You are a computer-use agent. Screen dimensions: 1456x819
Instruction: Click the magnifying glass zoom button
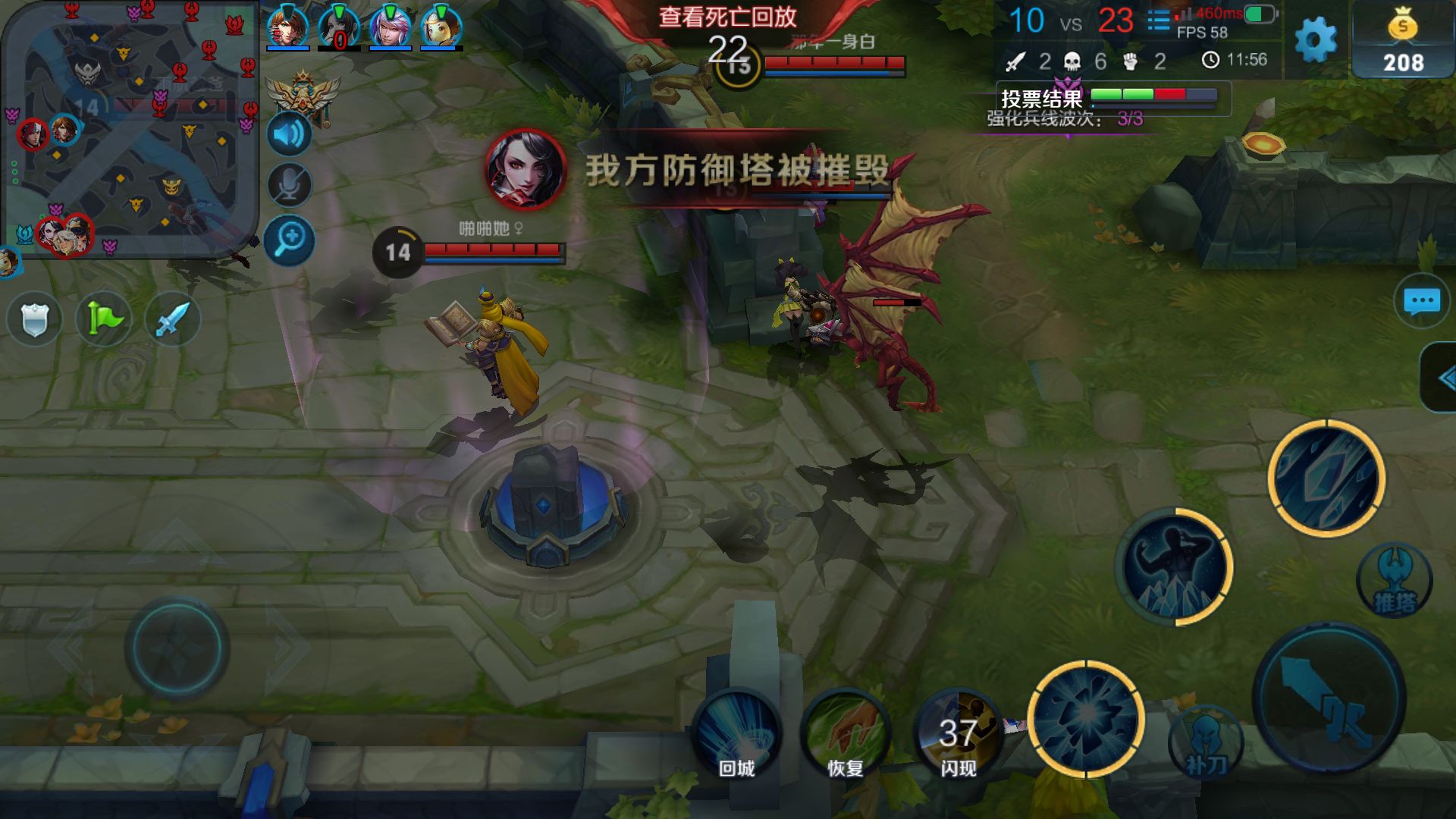tap(289, 240)
